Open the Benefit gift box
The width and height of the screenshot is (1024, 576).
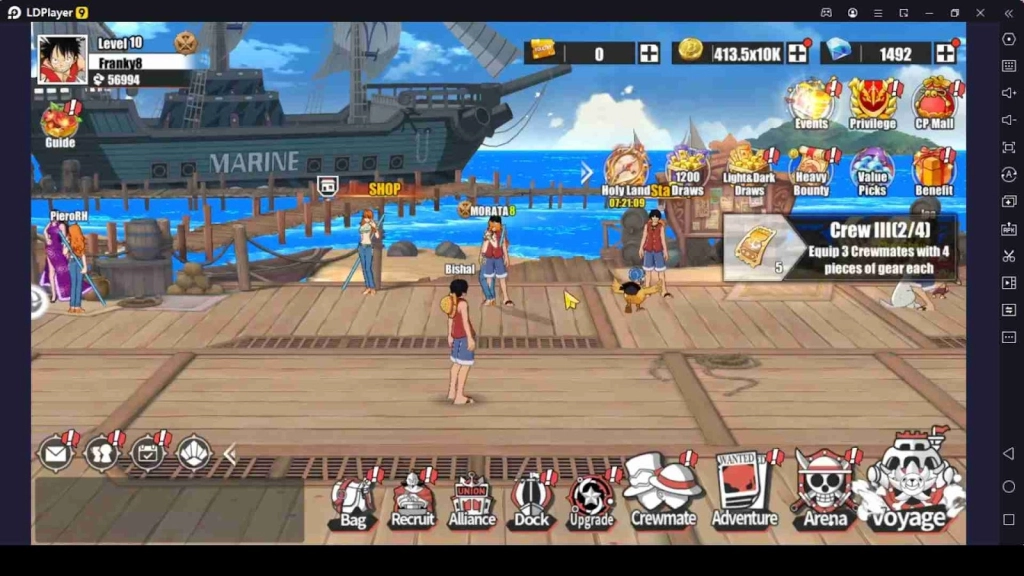pyautogui.click(x=934, y=170)
